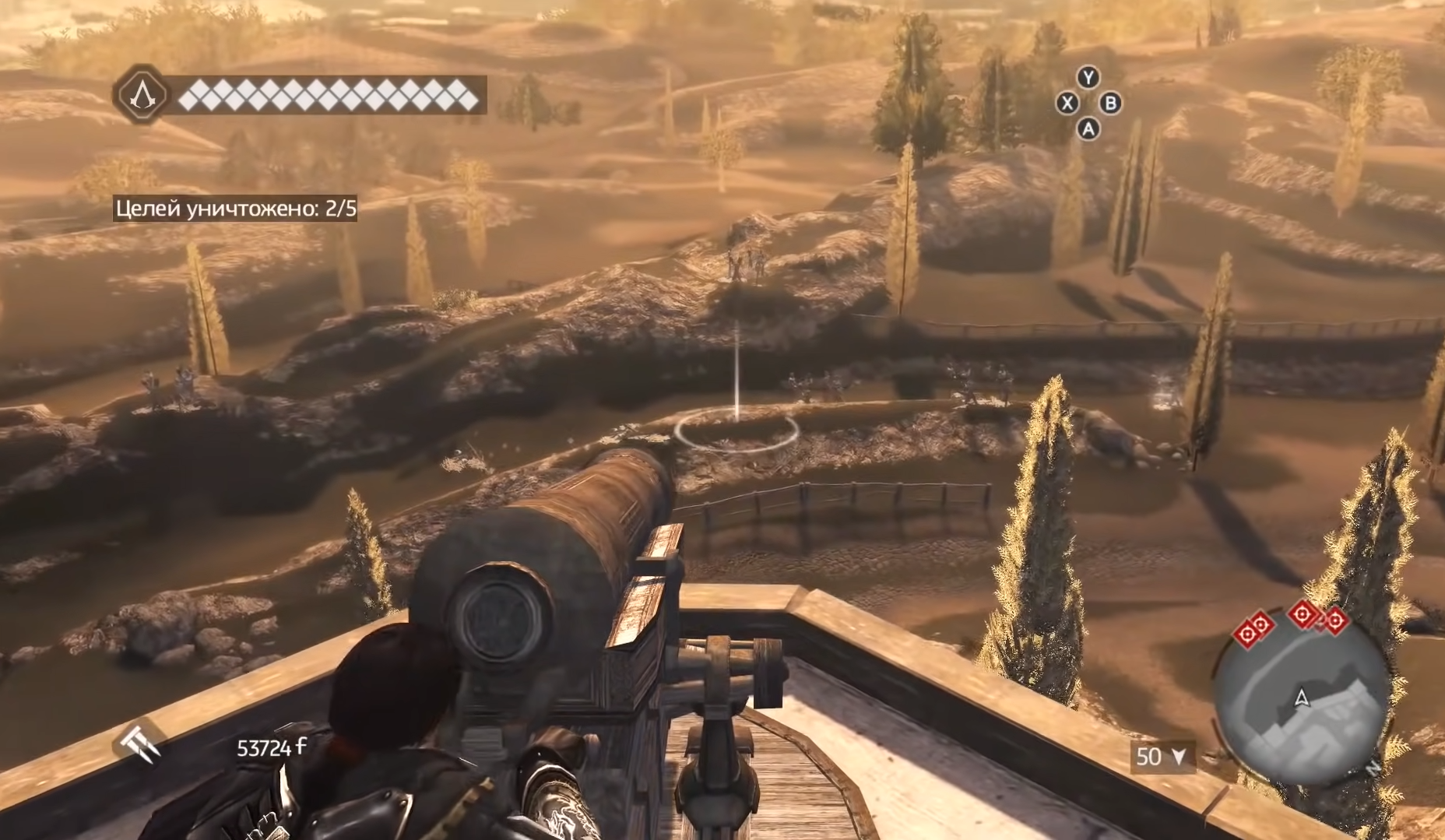
Task: Click the player arrow on the minimap
Action: pos(1300,698)
